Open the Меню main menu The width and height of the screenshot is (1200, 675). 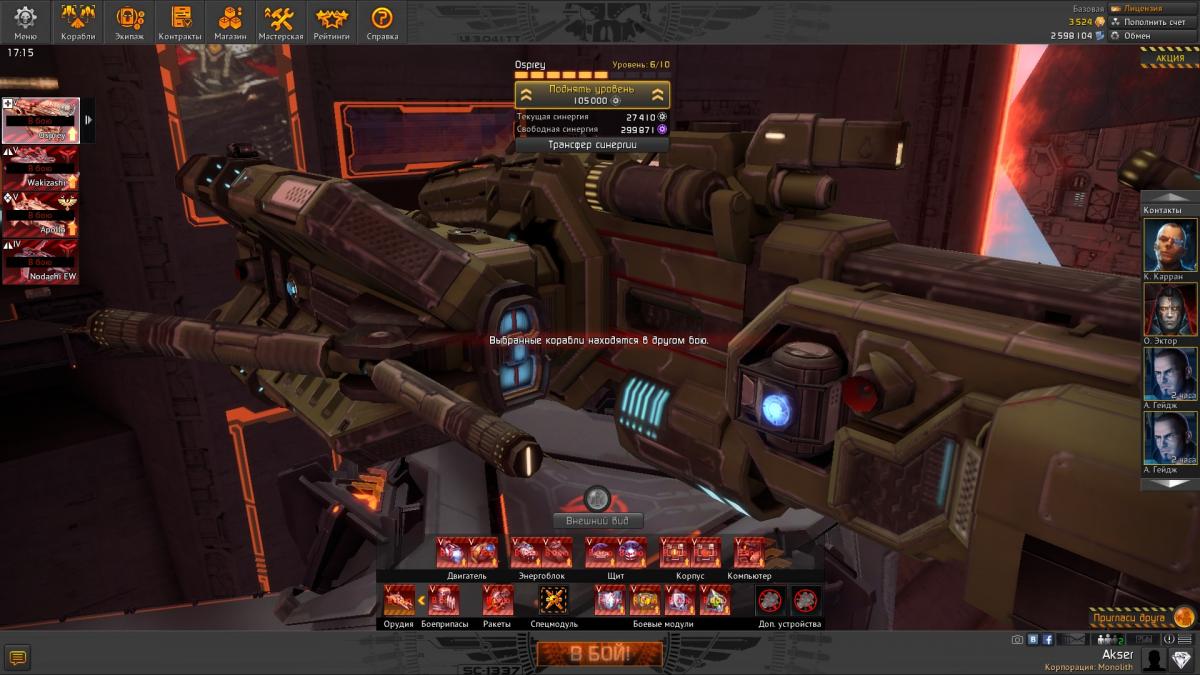(x=25, y=22)
